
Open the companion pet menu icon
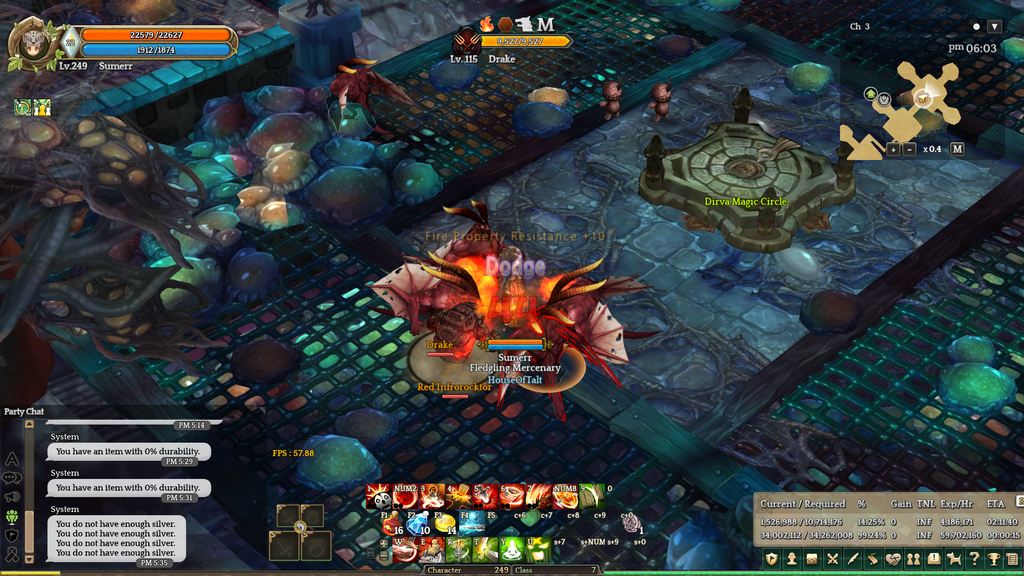(x=954, y=559)
